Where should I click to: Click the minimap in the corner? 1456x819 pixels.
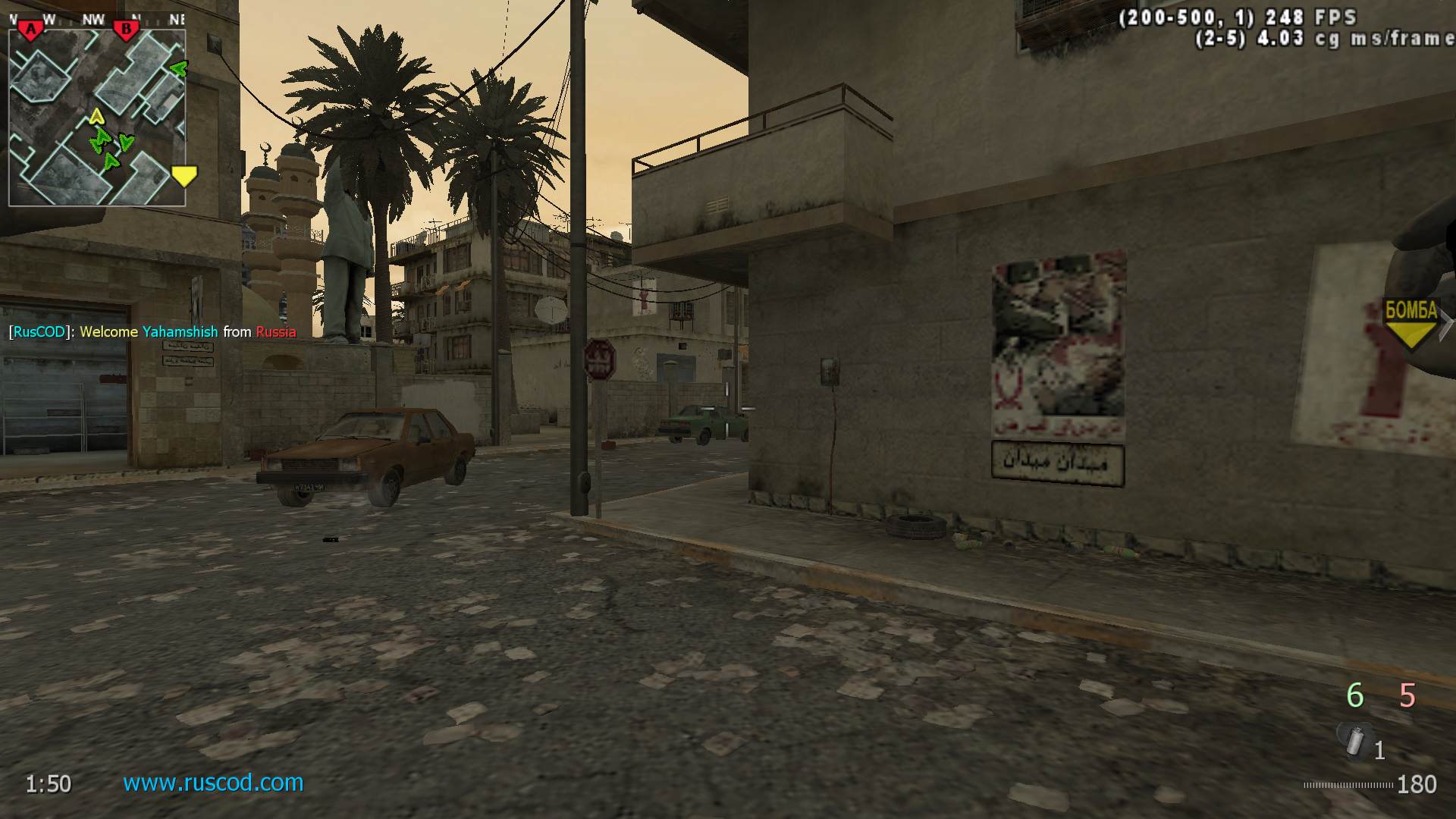pyautogui.click(x=97, y=118)
